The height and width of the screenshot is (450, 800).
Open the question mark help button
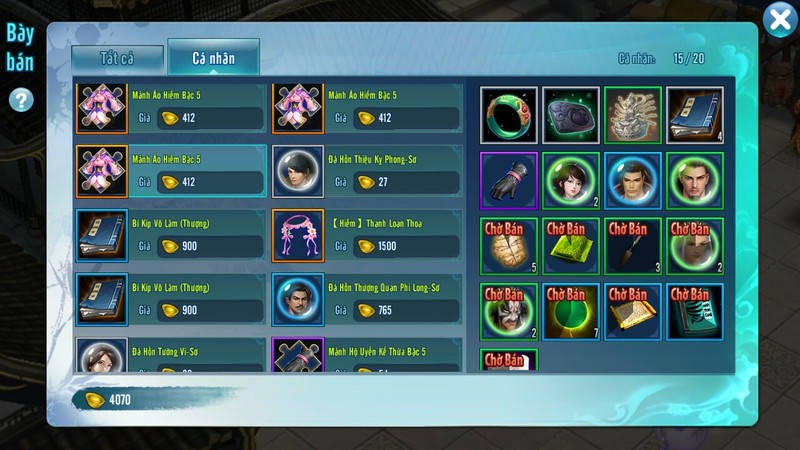[x=21, y=100]
